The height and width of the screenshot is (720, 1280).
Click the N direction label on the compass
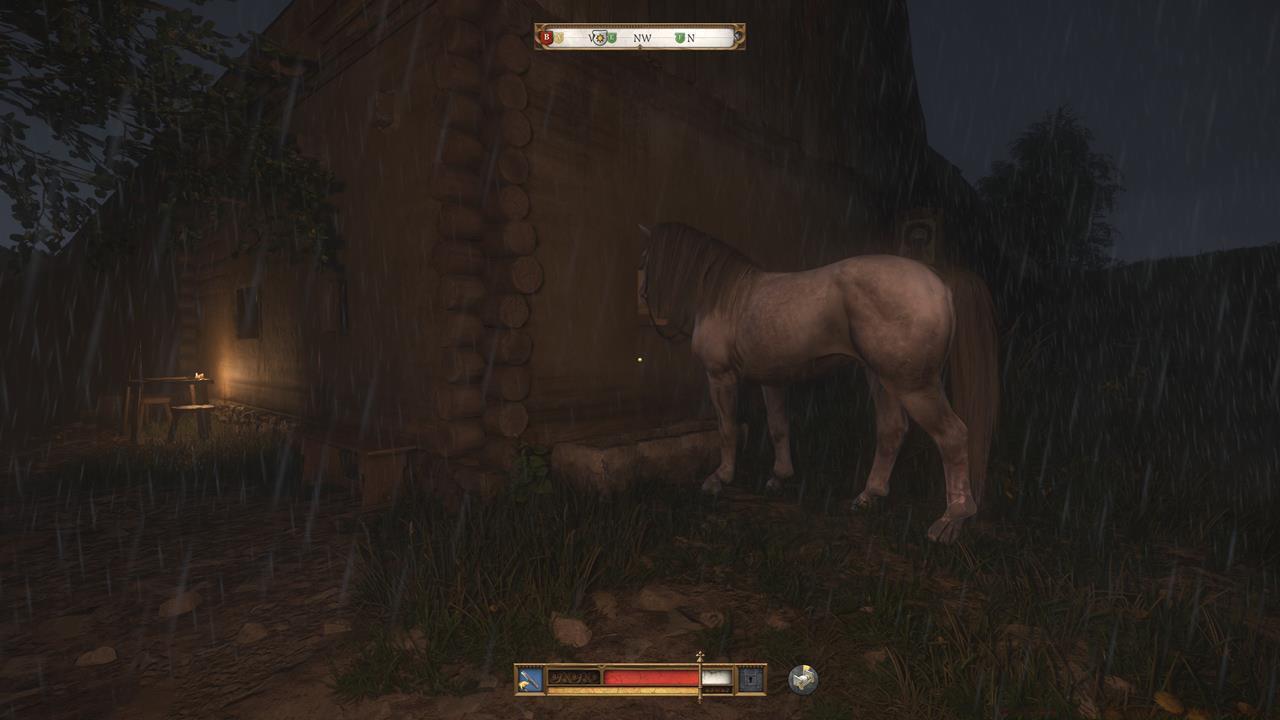tap(691, 38)
